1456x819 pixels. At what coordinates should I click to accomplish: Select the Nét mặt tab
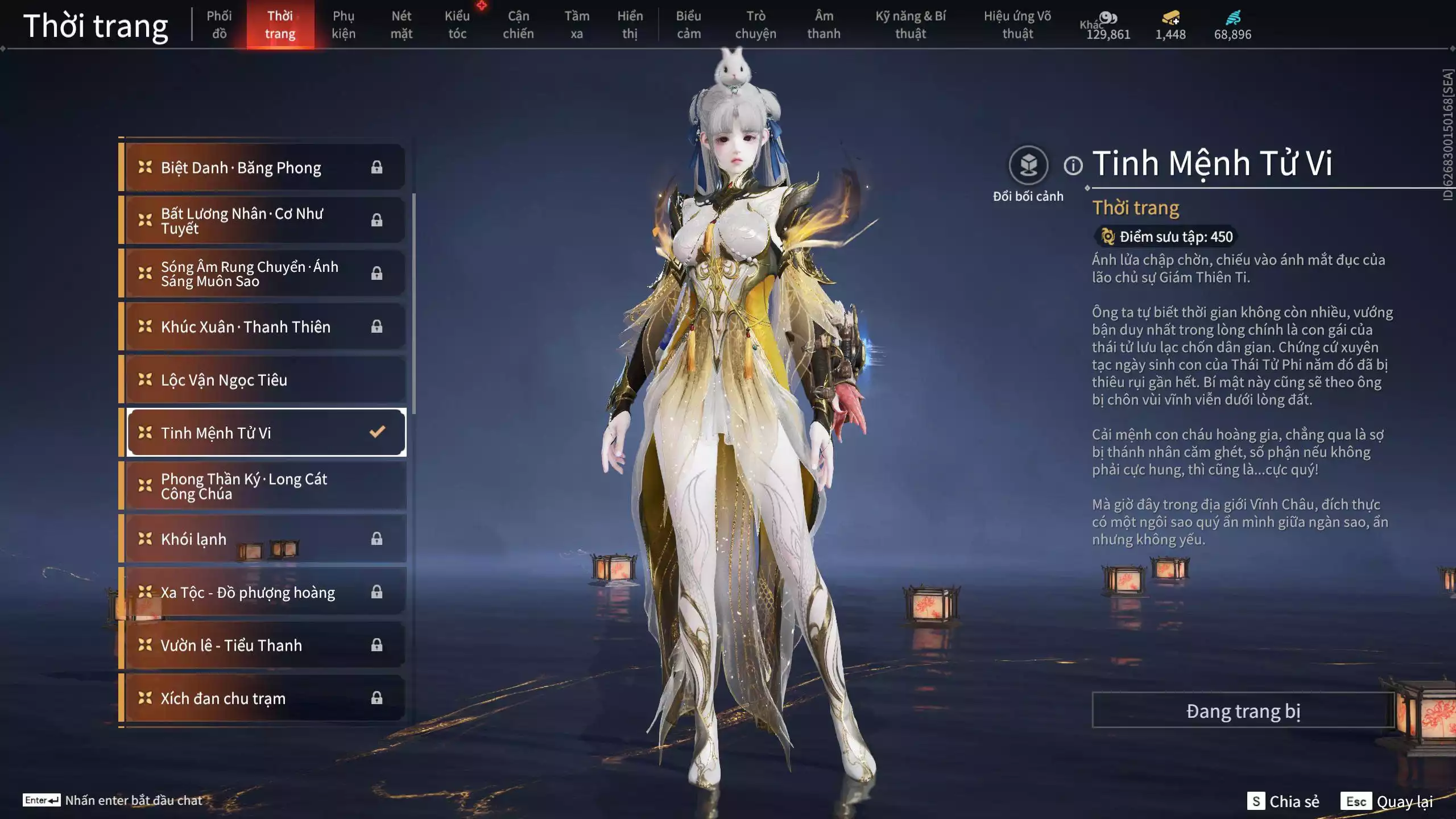(x=401, y=24)
